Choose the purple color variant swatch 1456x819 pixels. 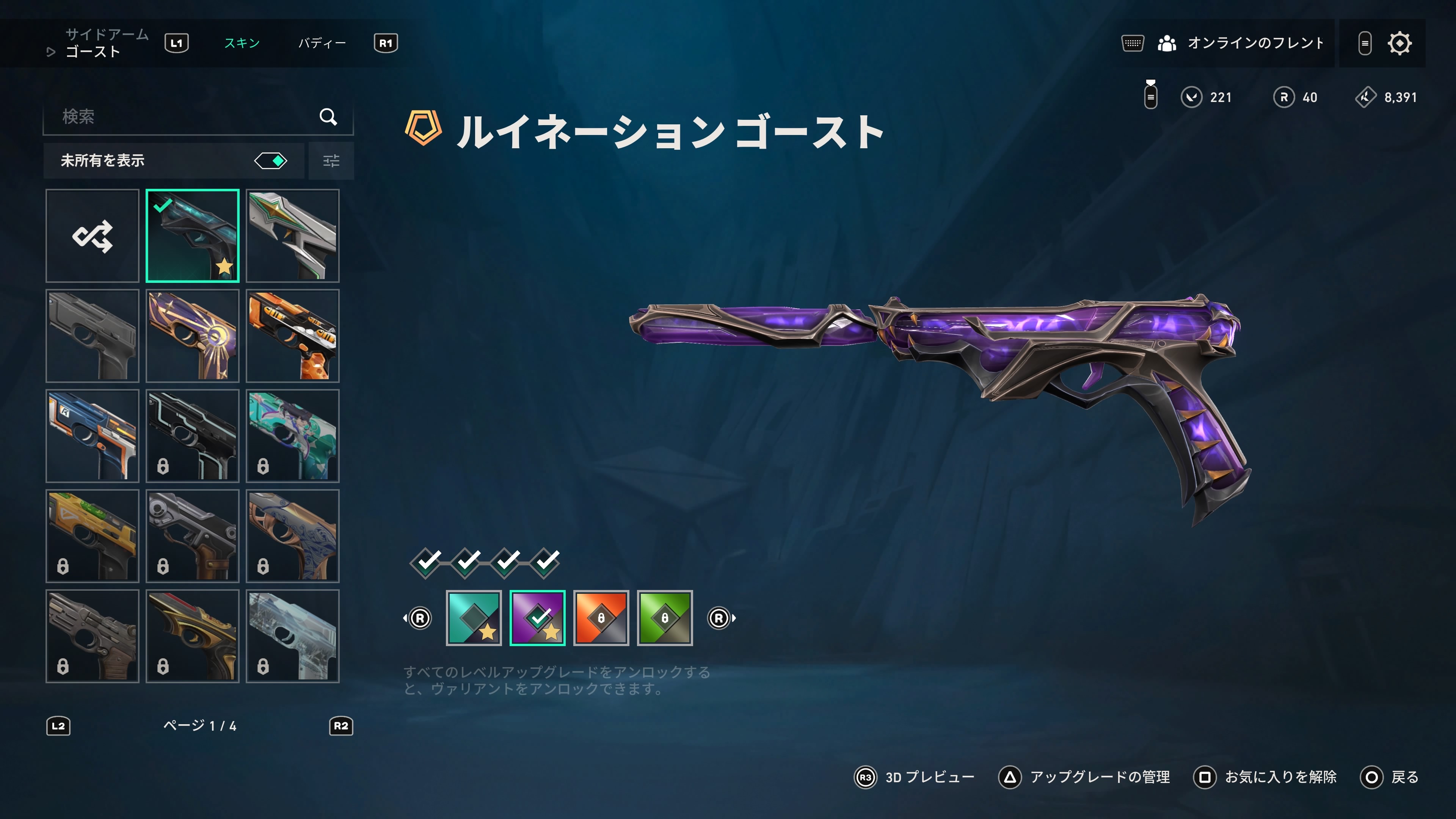pos(538,618)
